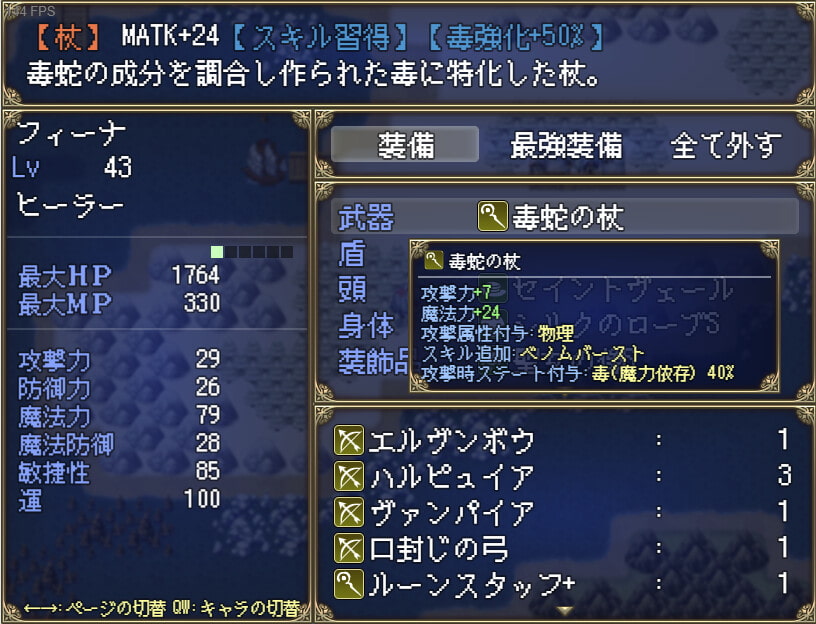Select the 装備 equip command
Image resolution: width=816 pixels, height=624 pixels.
tap(405, 146)
